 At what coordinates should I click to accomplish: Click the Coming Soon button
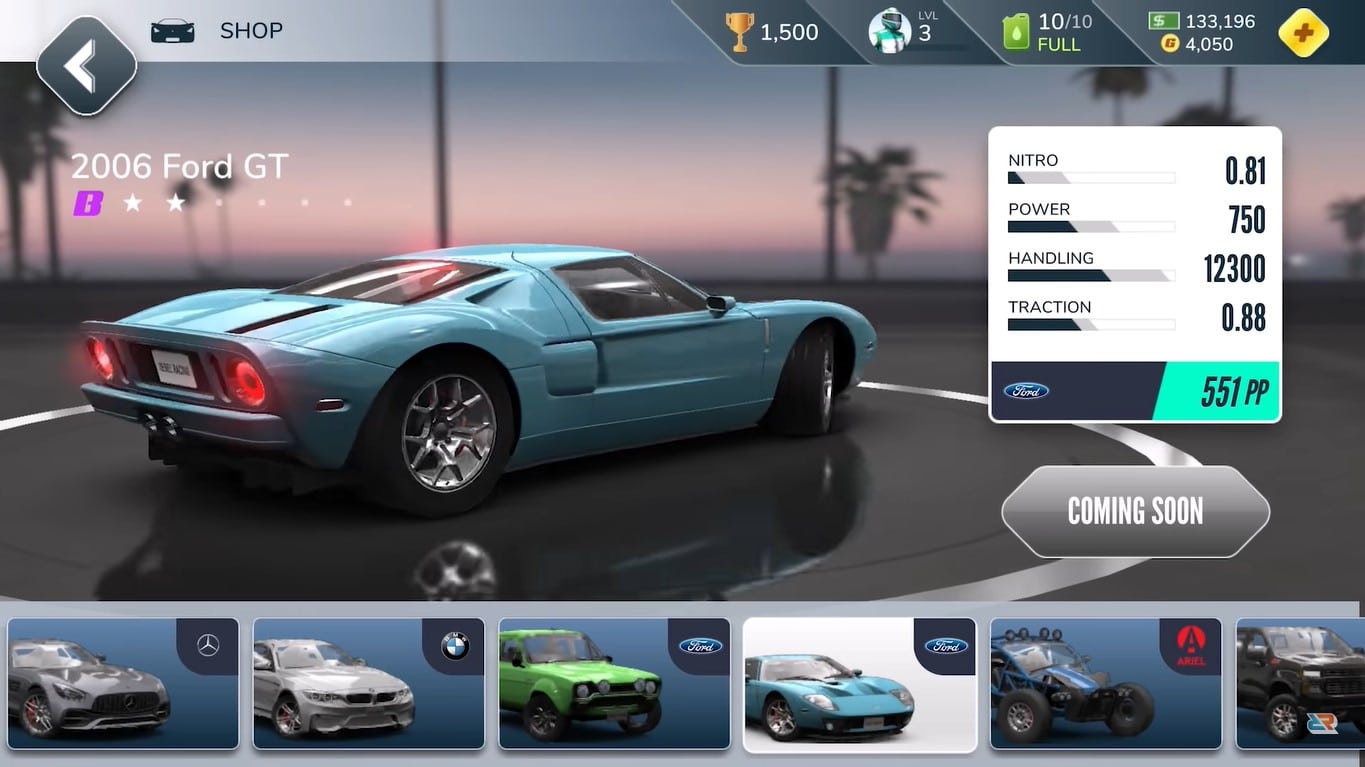click(x=1135, y=511)
